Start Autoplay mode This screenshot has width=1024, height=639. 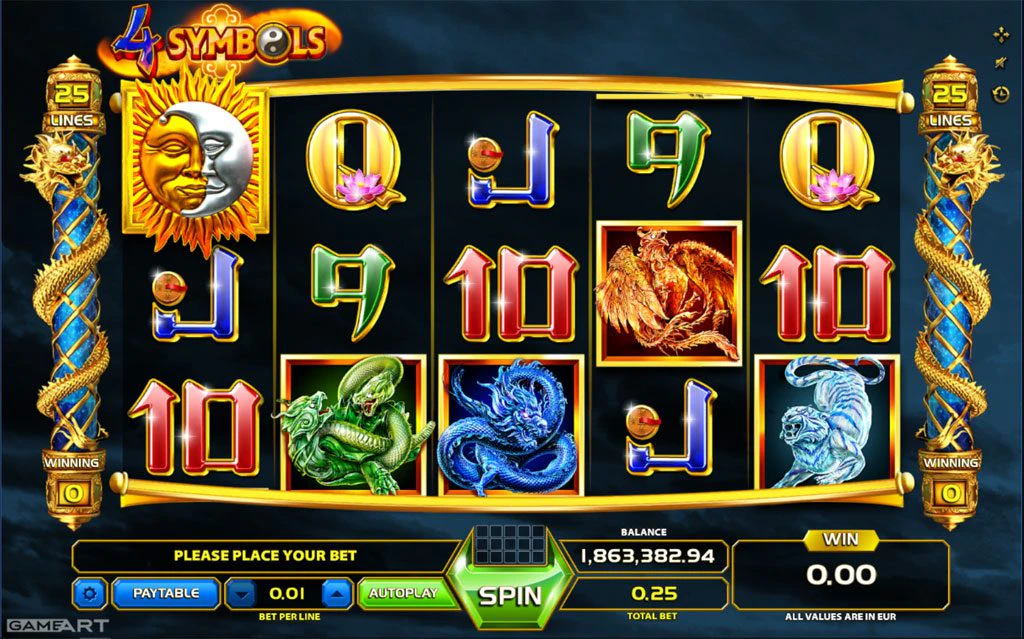point(403,593)
